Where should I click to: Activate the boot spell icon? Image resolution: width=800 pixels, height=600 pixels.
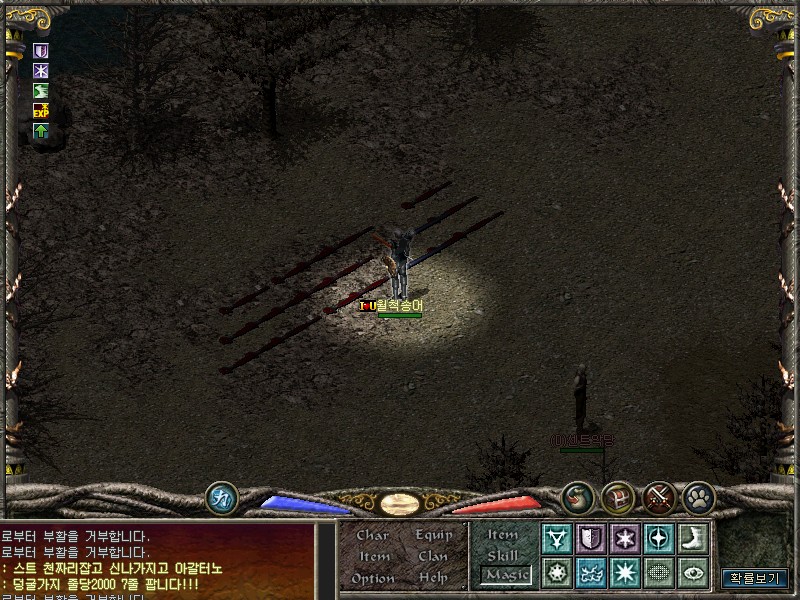click(692, 539)
